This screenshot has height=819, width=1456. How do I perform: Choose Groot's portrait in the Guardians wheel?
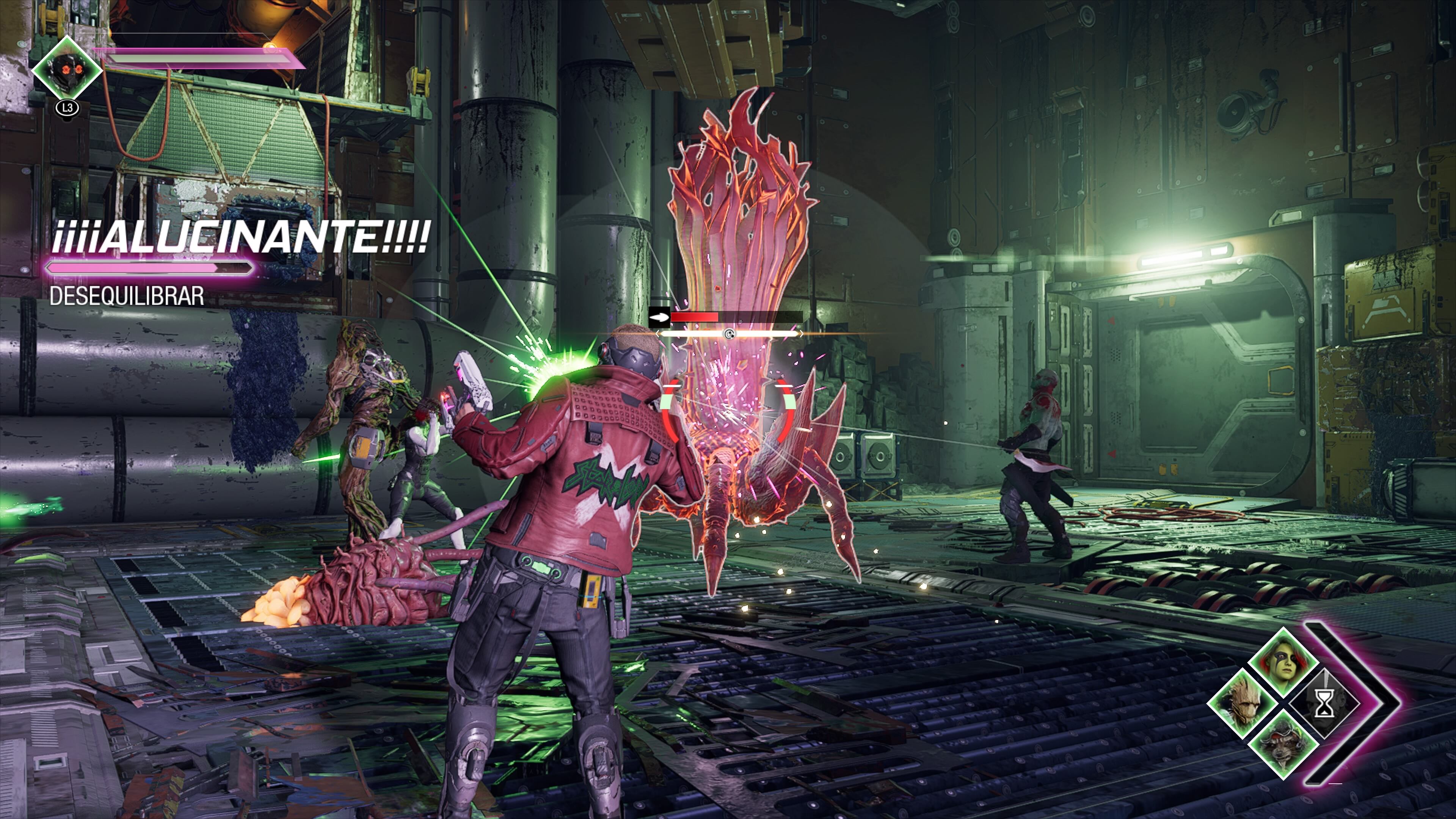point(1243,704)
